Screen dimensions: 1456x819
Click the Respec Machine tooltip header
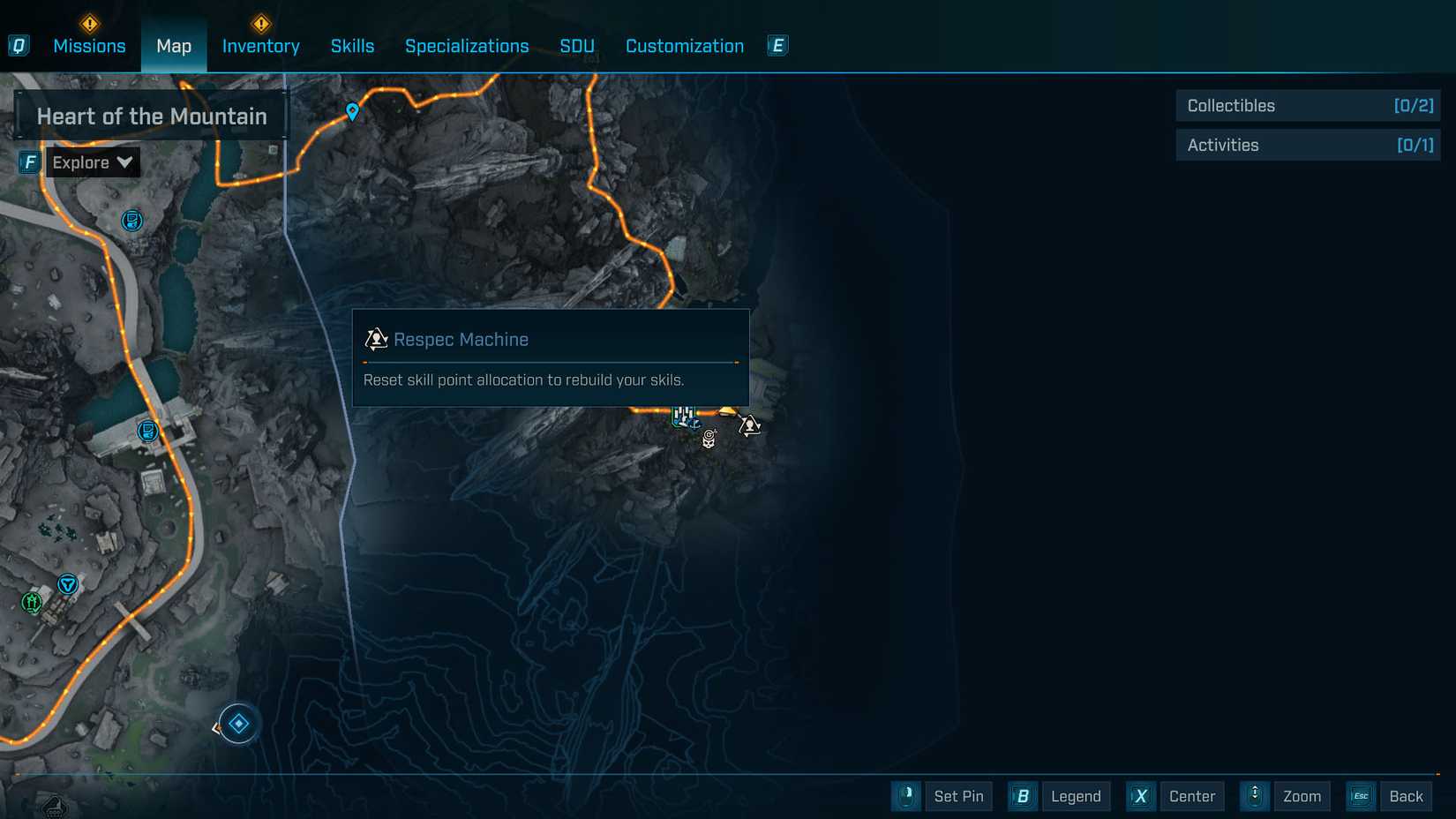coord(462,339)
